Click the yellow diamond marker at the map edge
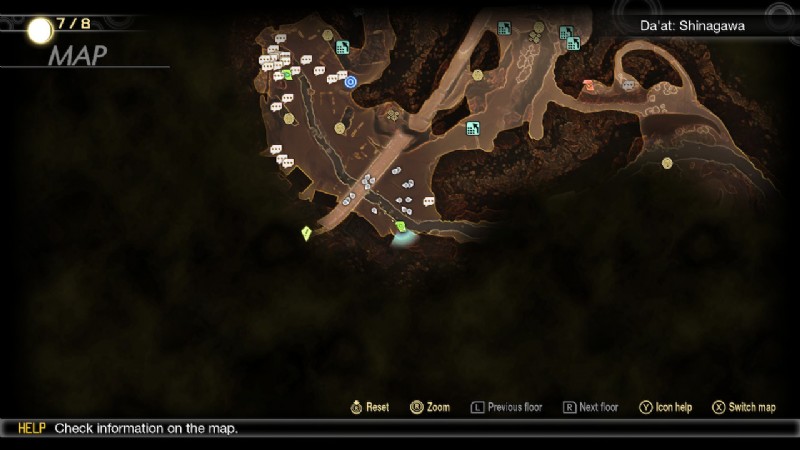 coord(306,233)
